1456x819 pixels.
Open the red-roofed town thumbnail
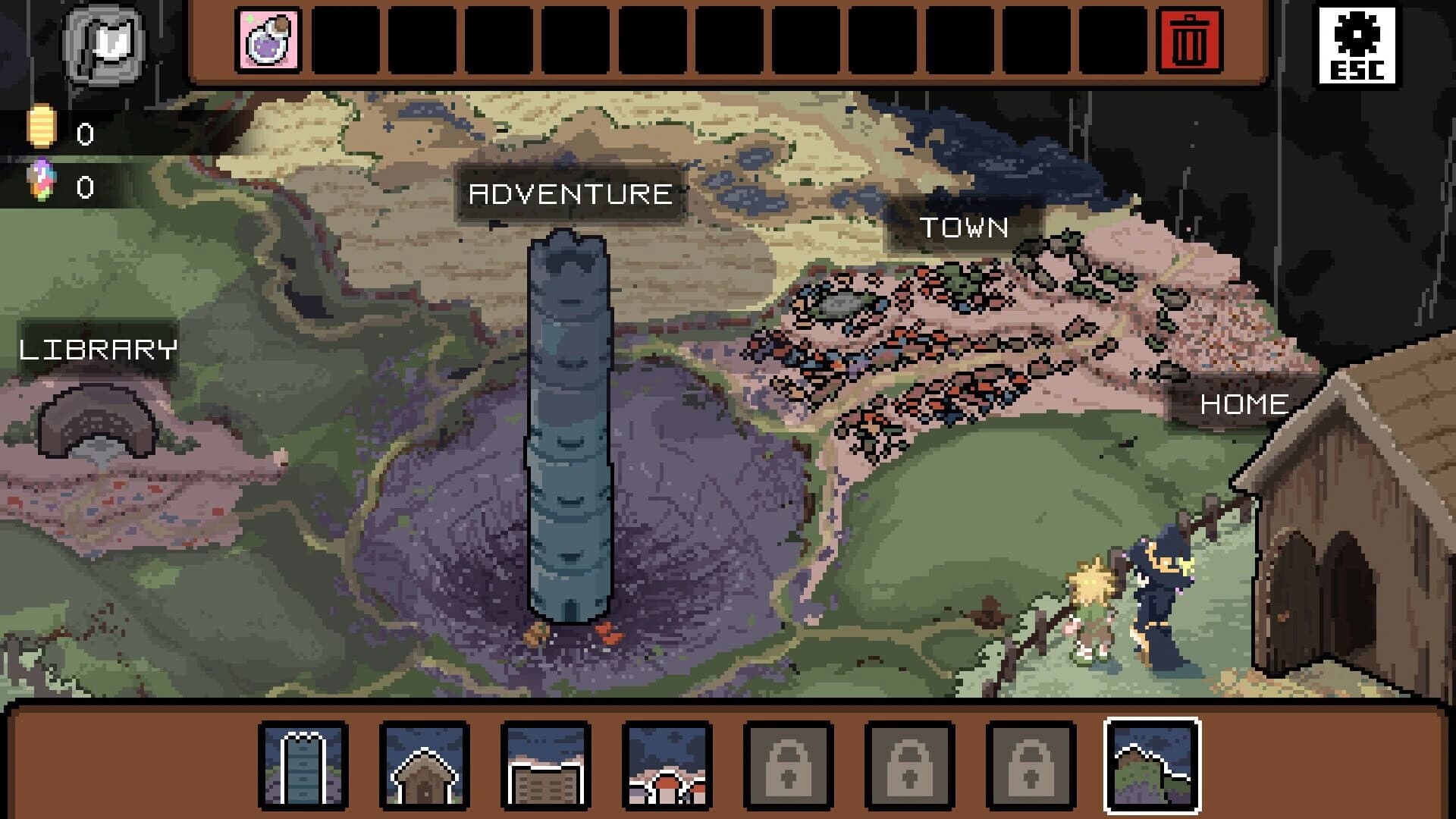pos(667,764)
